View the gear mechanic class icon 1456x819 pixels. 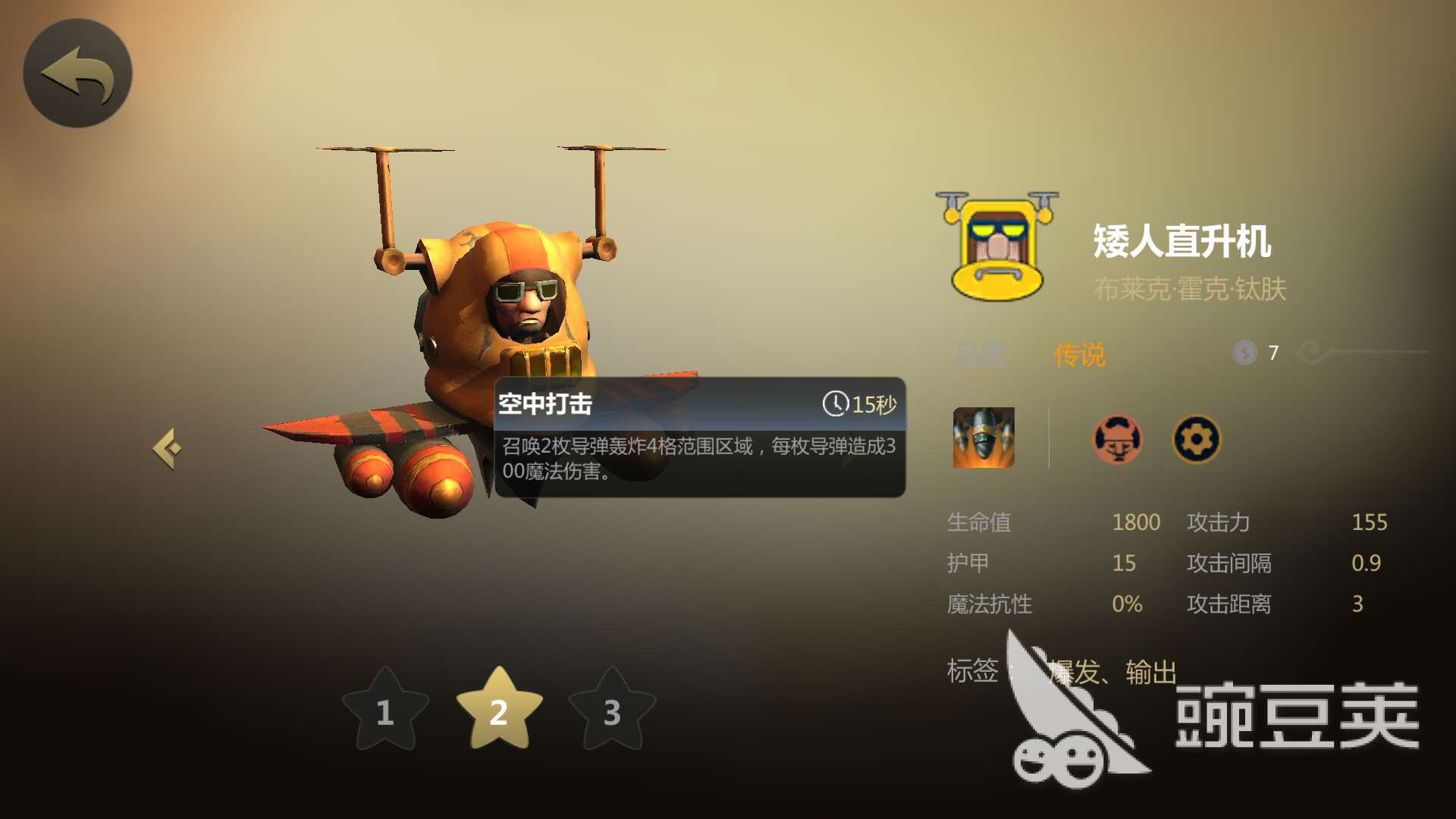(1197, 439)
